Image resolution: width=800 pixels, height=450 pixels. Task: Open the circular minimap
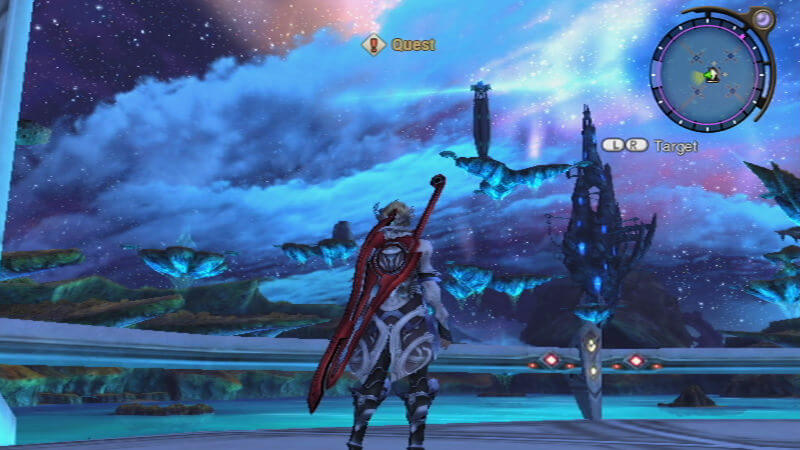(x=710, y=75)
